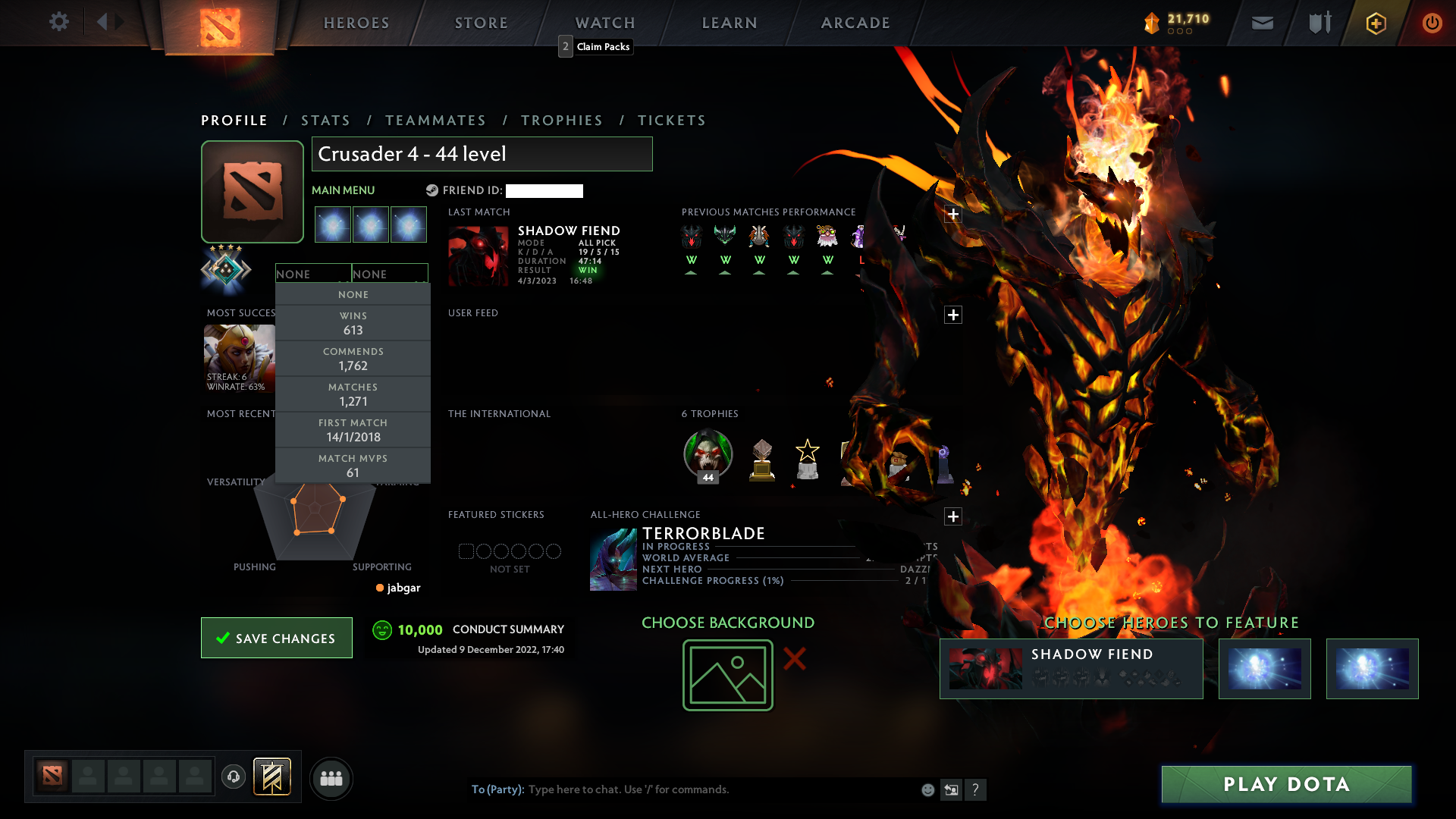Screen dimensions: 1456x819
Task: Toggle the headset voice chat icon
Action: coord(234,778)
